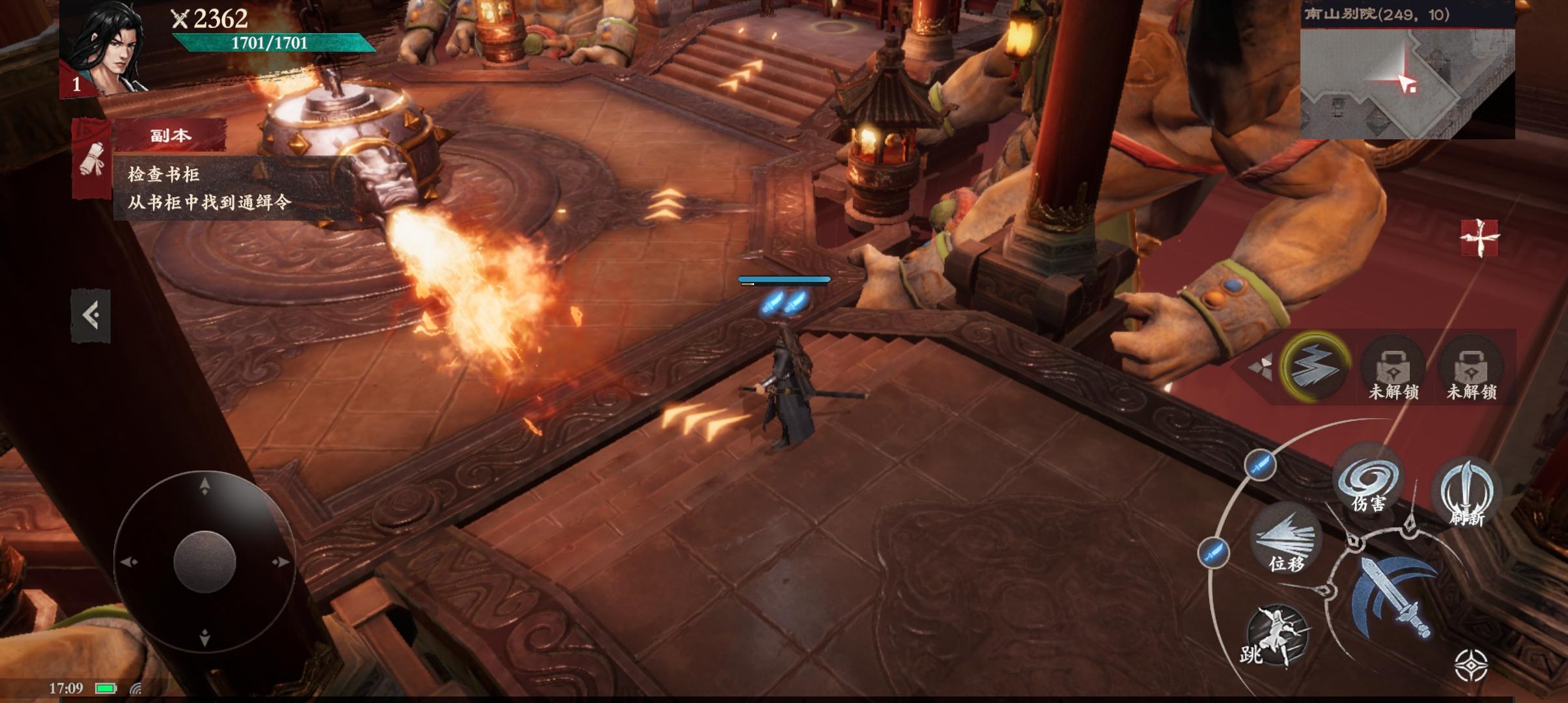1568x703 pixels.
Task: Attack with the main sword button
Action: [1395, 597]
